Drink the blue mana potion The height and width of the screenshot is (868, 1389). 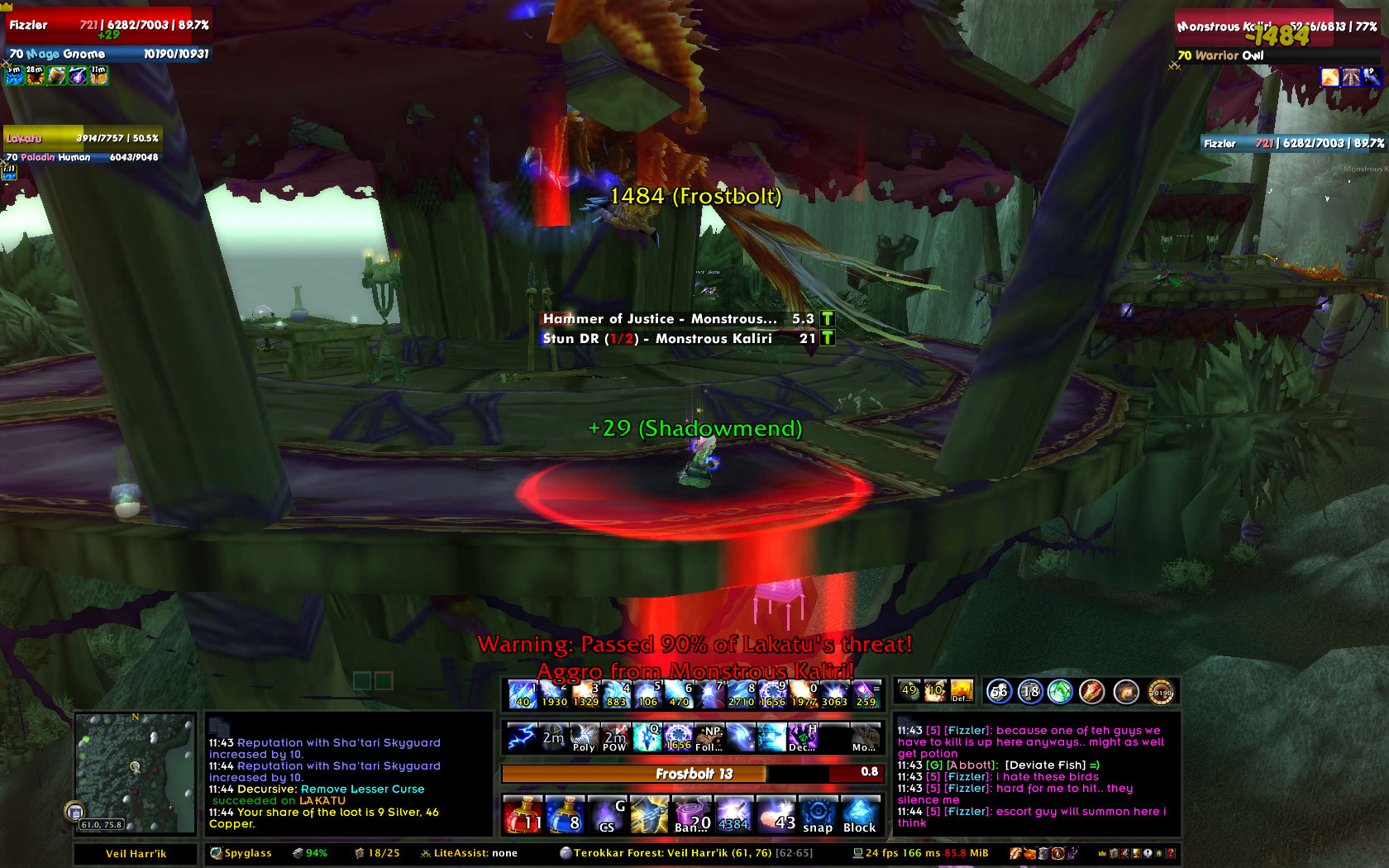pyautogui.click(x=566, y=814)
